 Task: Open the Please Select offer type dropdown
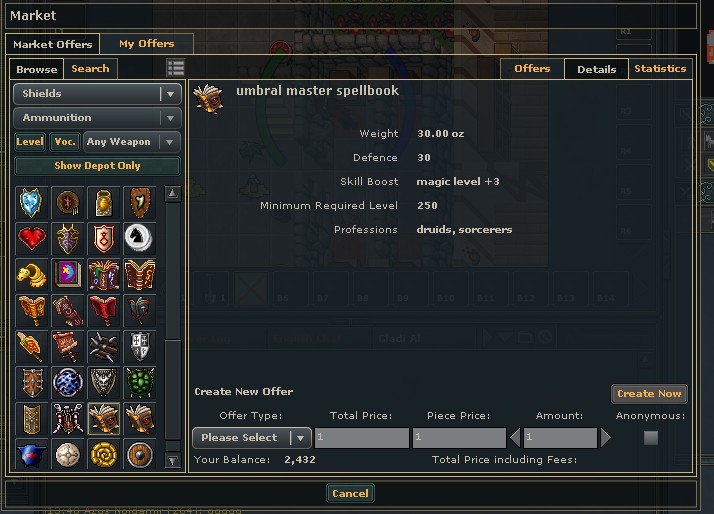[251, 438]
